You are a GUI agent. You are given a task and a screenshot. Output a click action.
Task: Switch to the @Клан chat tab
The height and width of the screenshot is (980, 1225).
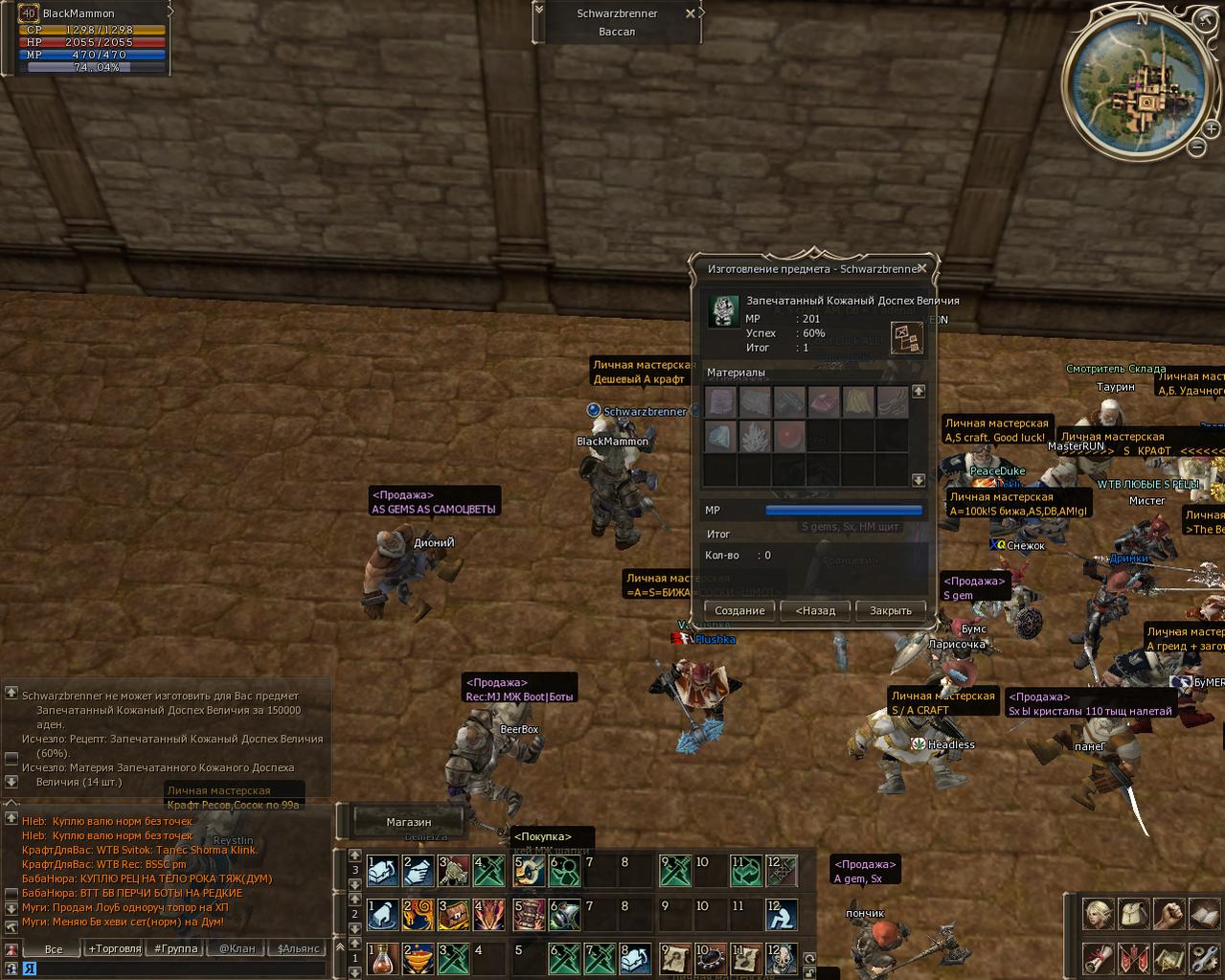click(237, 948)
